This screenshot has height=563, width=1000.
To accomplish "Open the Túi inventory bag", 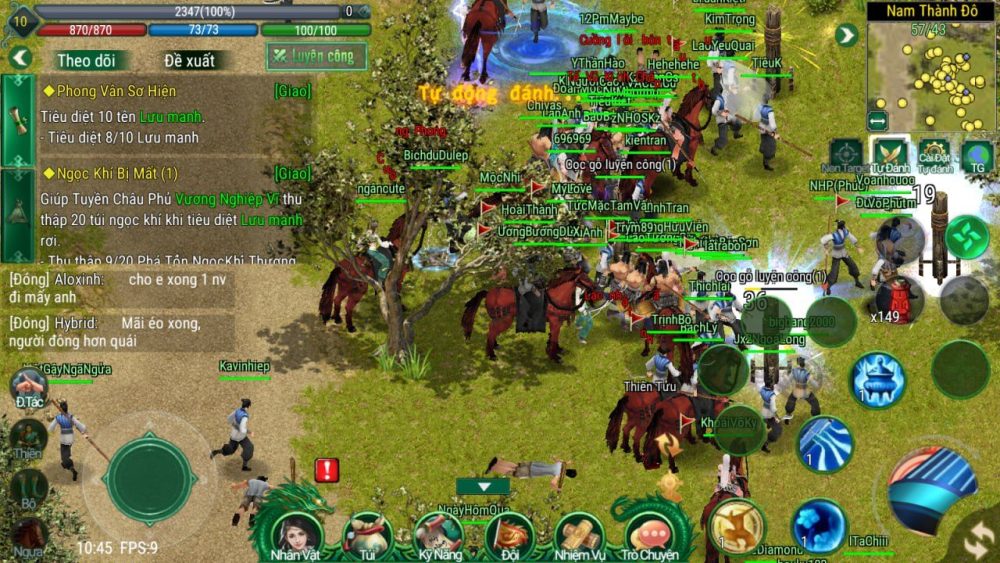I will (367, 534).
